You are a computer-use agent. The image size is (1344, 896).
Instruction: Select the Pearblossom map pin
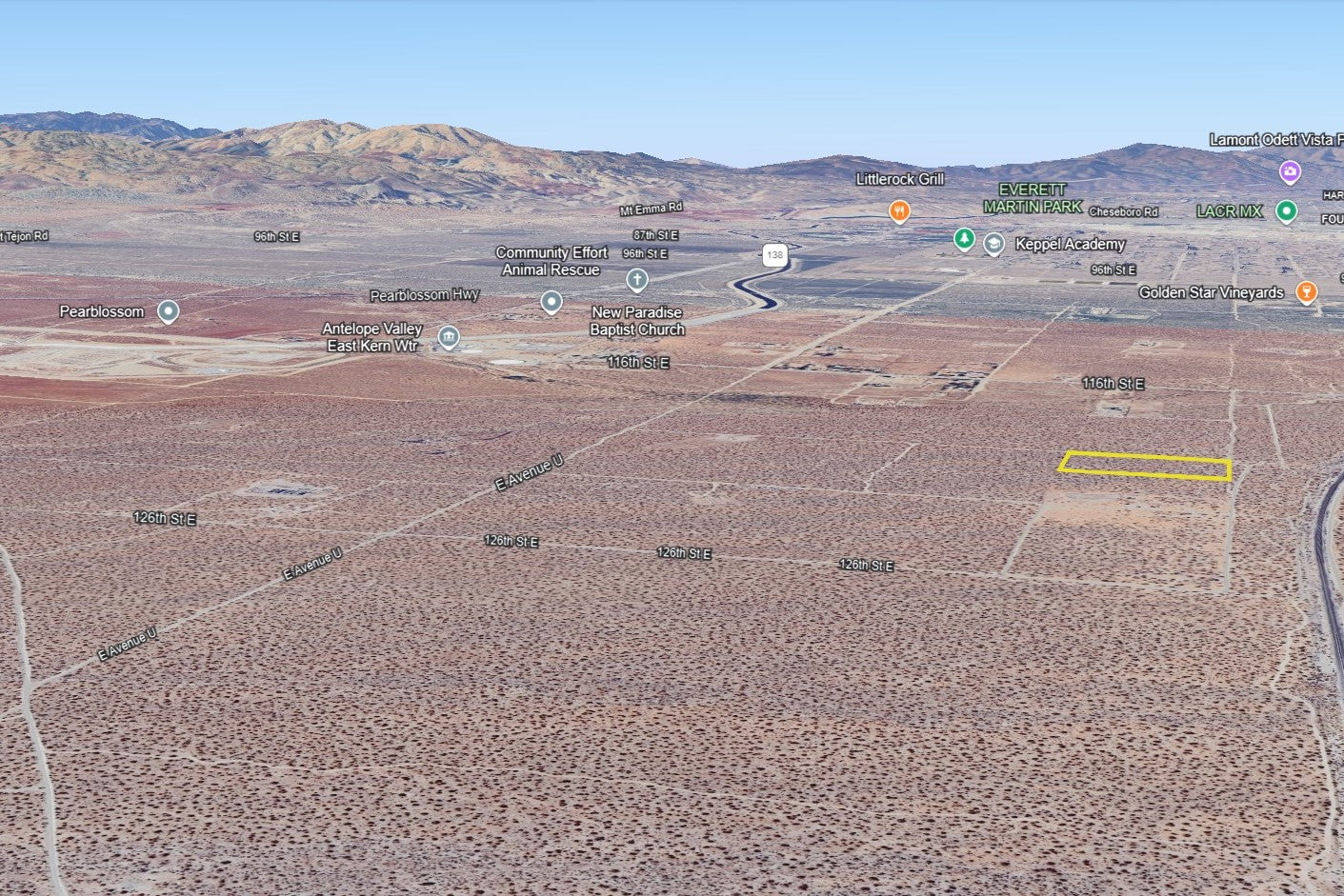[x=169, y=311]
